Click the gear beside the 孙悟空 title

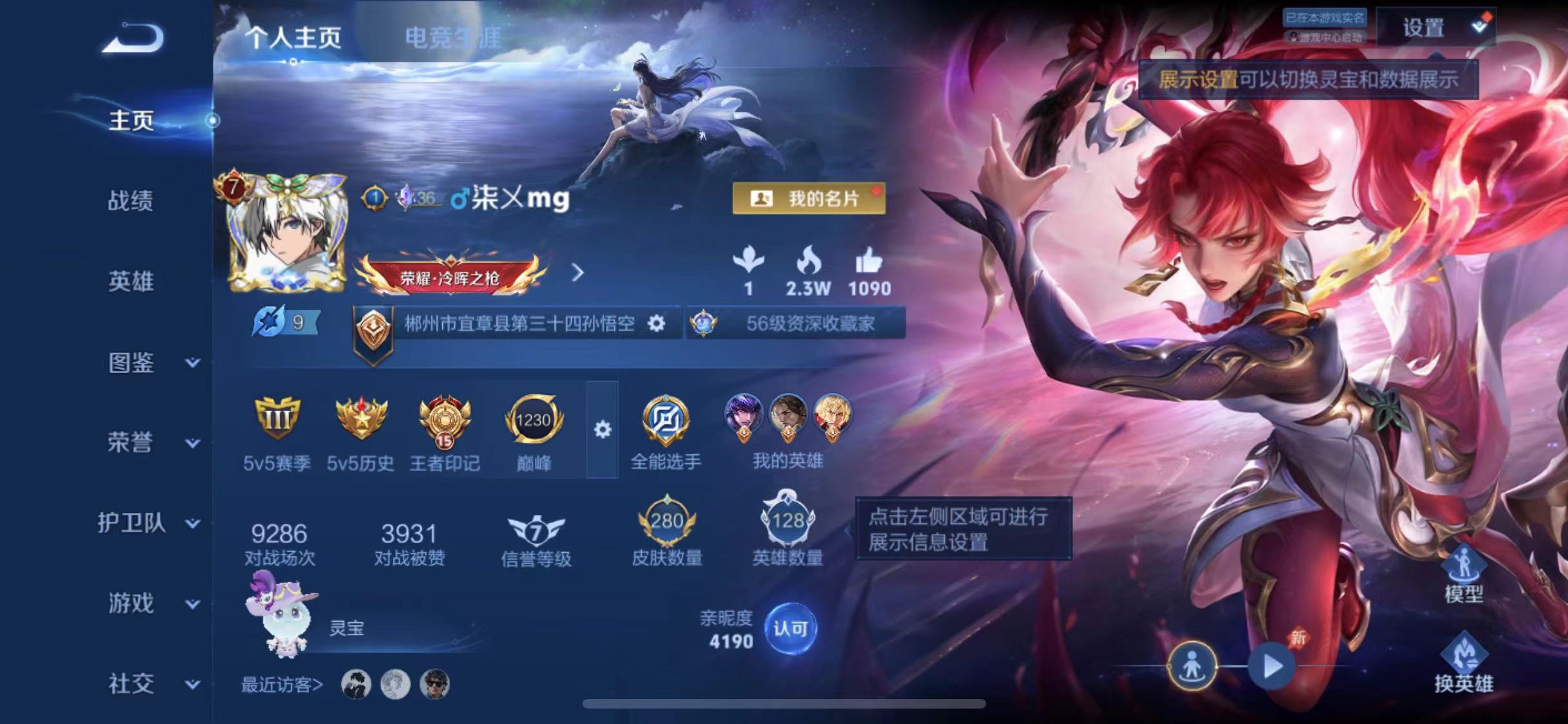coord(658,325)
